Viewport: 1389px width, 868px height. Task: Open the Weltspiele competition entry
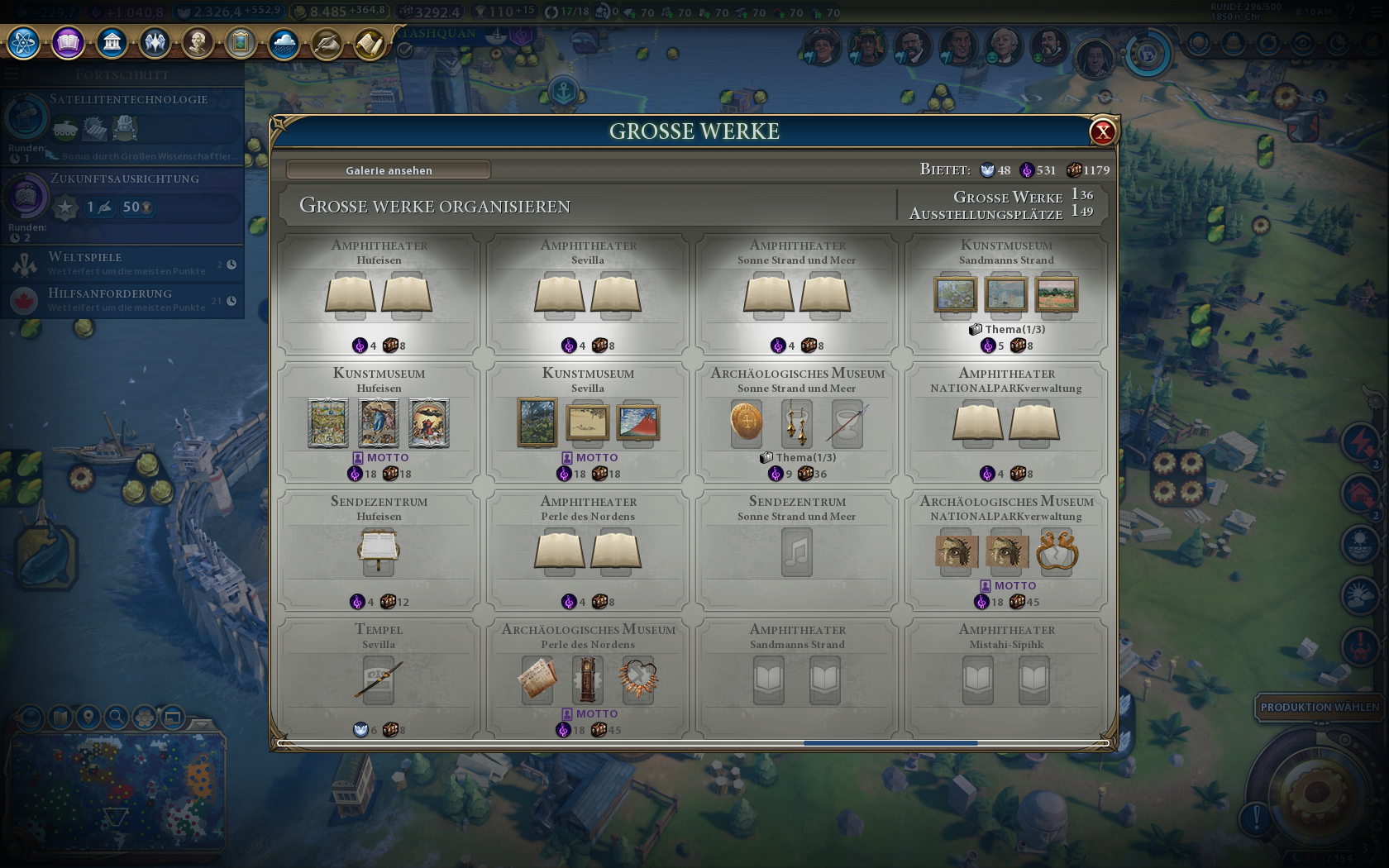coord(124,263)
